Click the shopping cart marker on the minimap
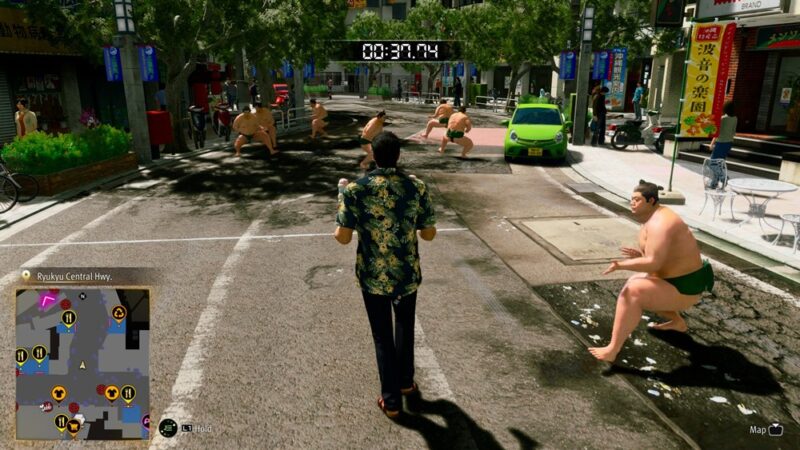Screen dimensions: 800x450 [x=74, y=425]
